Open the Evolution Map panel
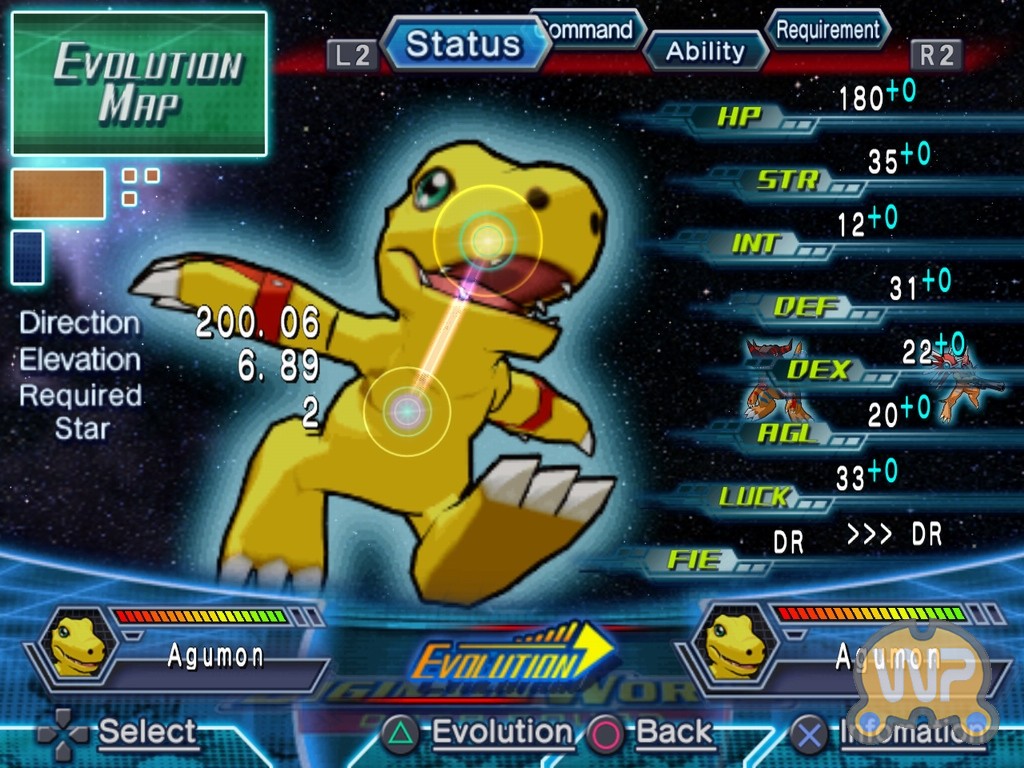 [139, 84]
